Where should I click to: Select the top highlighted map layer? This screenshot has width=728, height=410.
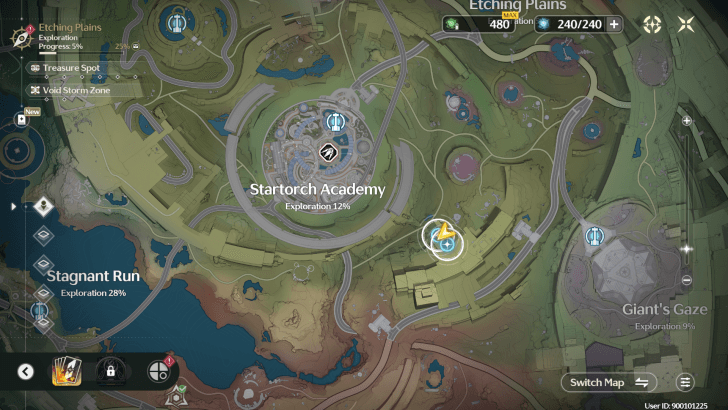[43, 207]
